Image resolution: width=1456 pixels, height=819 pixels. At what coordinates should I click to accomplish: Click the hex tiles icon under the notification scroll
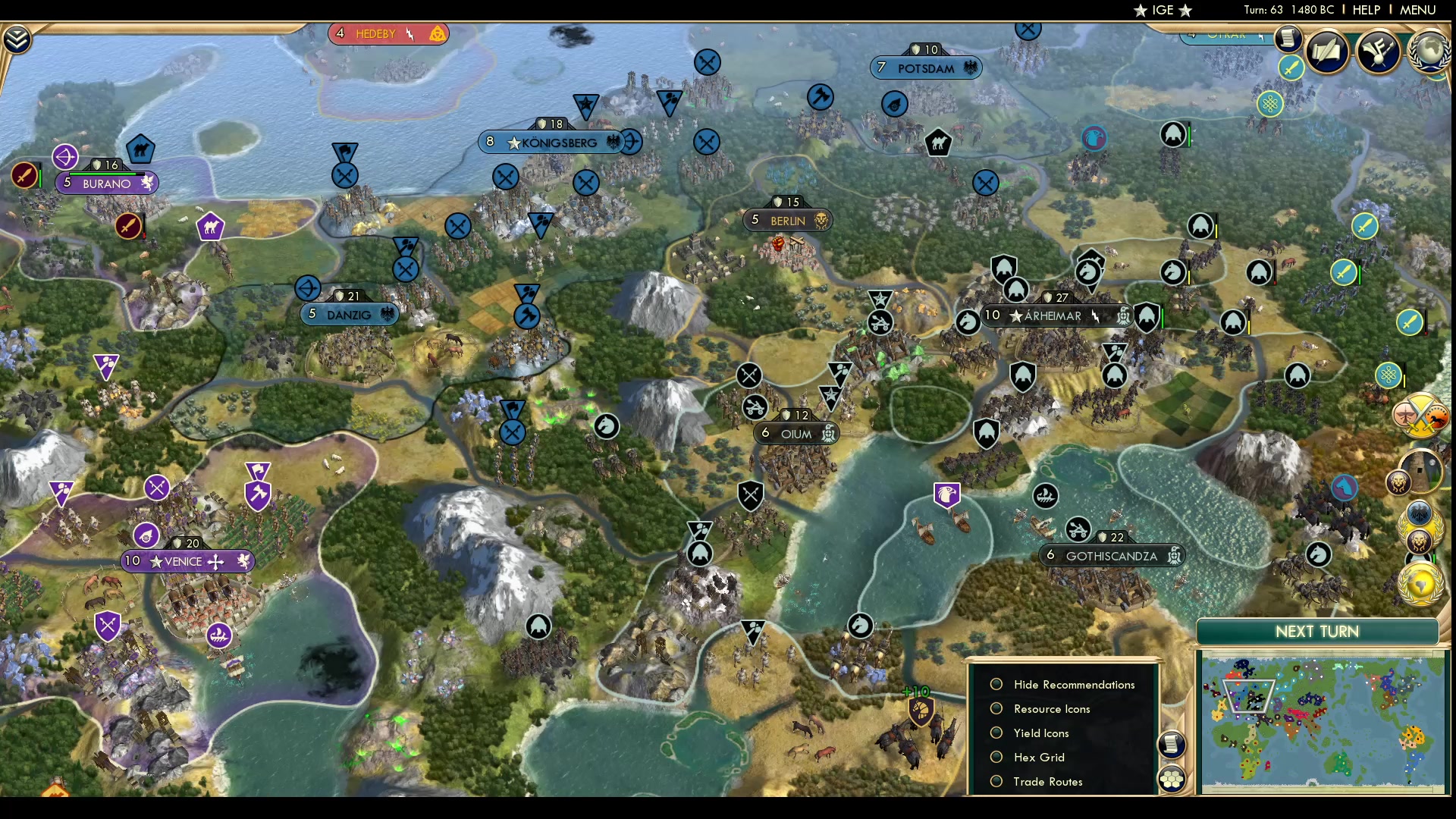pyautogui.click(x=1172, y=779)
